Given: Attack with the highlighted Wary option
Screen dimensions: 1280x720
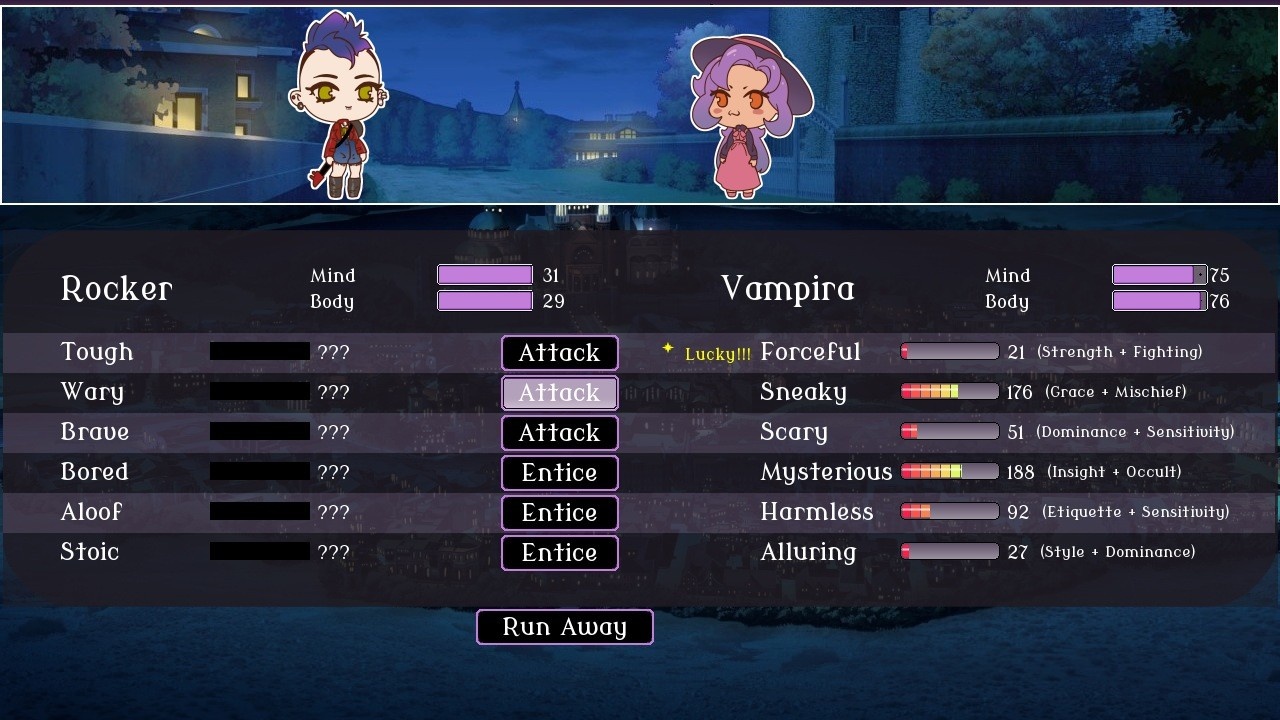Looking at the screenshot, I should pos(559,392).
